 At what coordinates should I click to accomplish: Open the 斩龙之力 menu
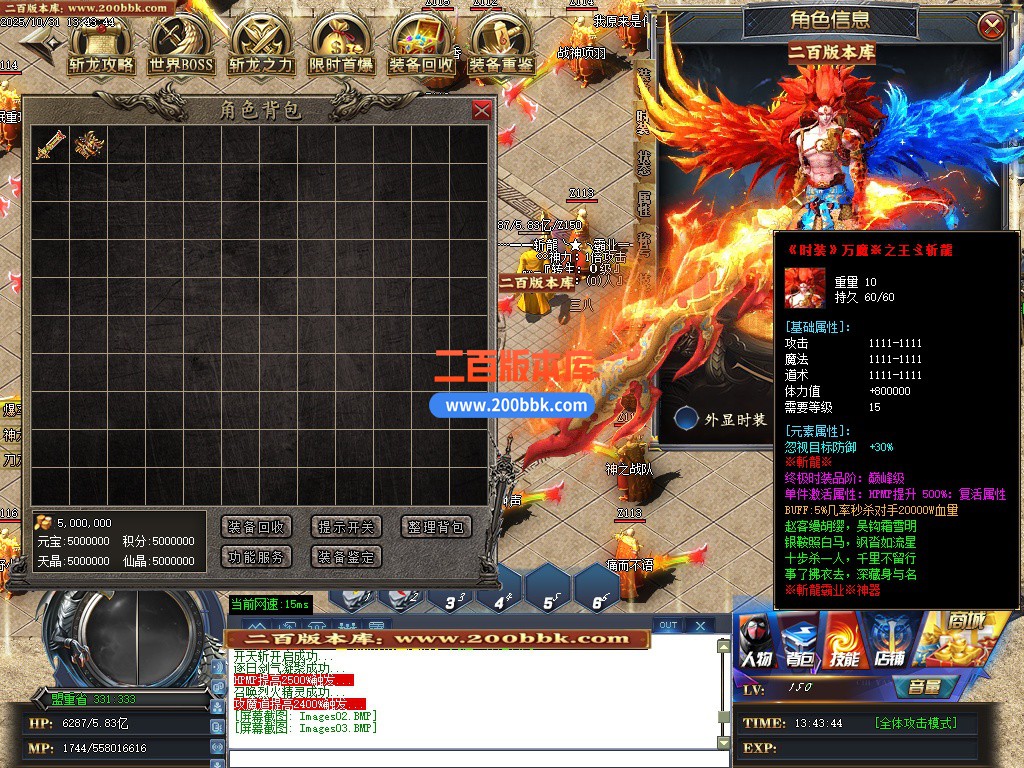pos(261,47)
